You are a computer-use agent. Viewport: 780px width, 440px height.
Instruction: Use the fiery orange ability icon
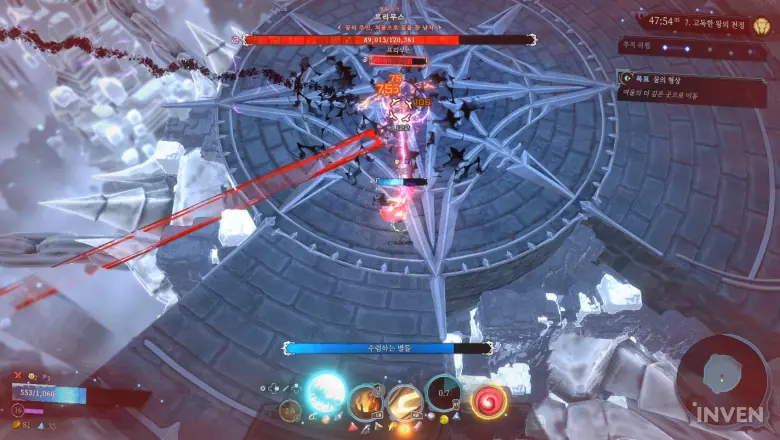coord(365,402)
